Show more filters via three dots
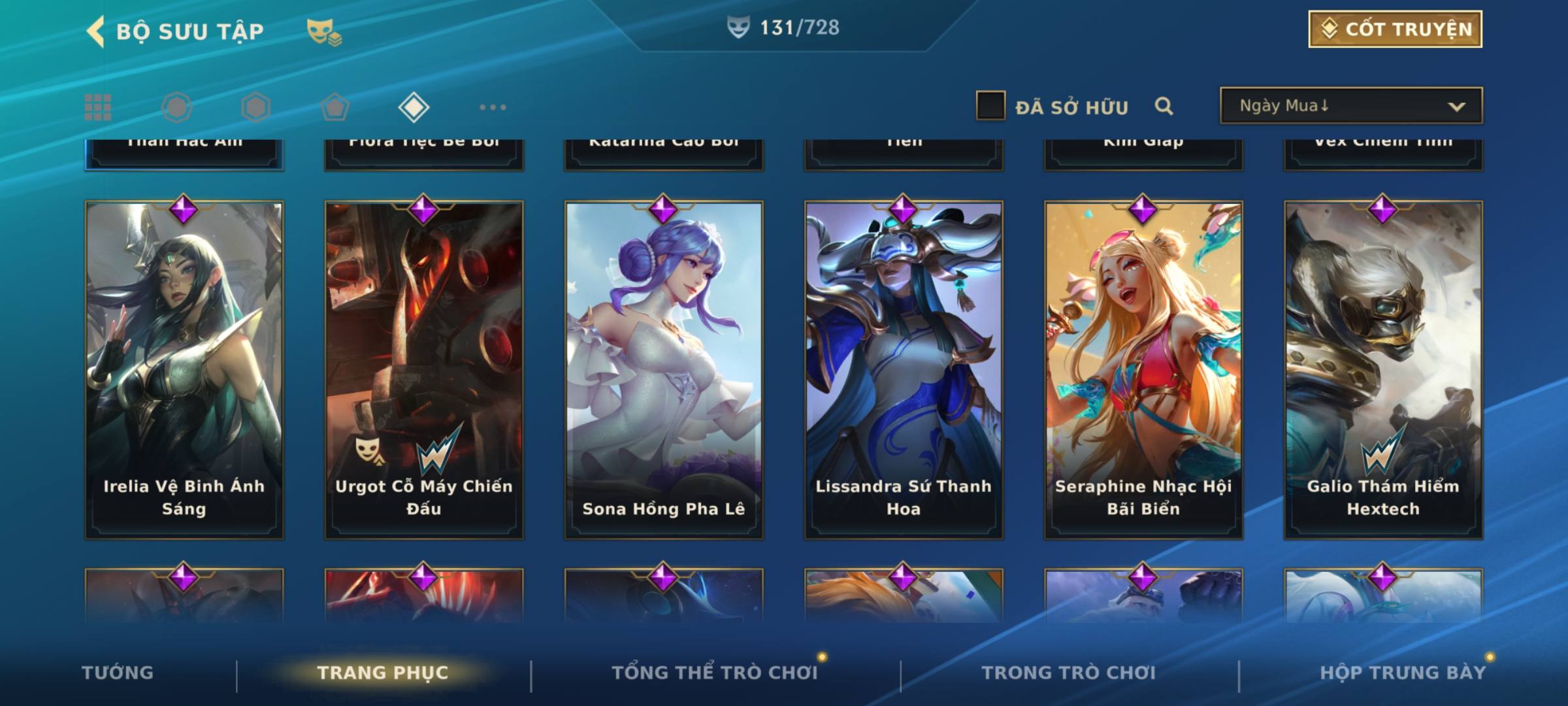The height and width of the screenshot is (706, 1568). (x=493, y=107)
